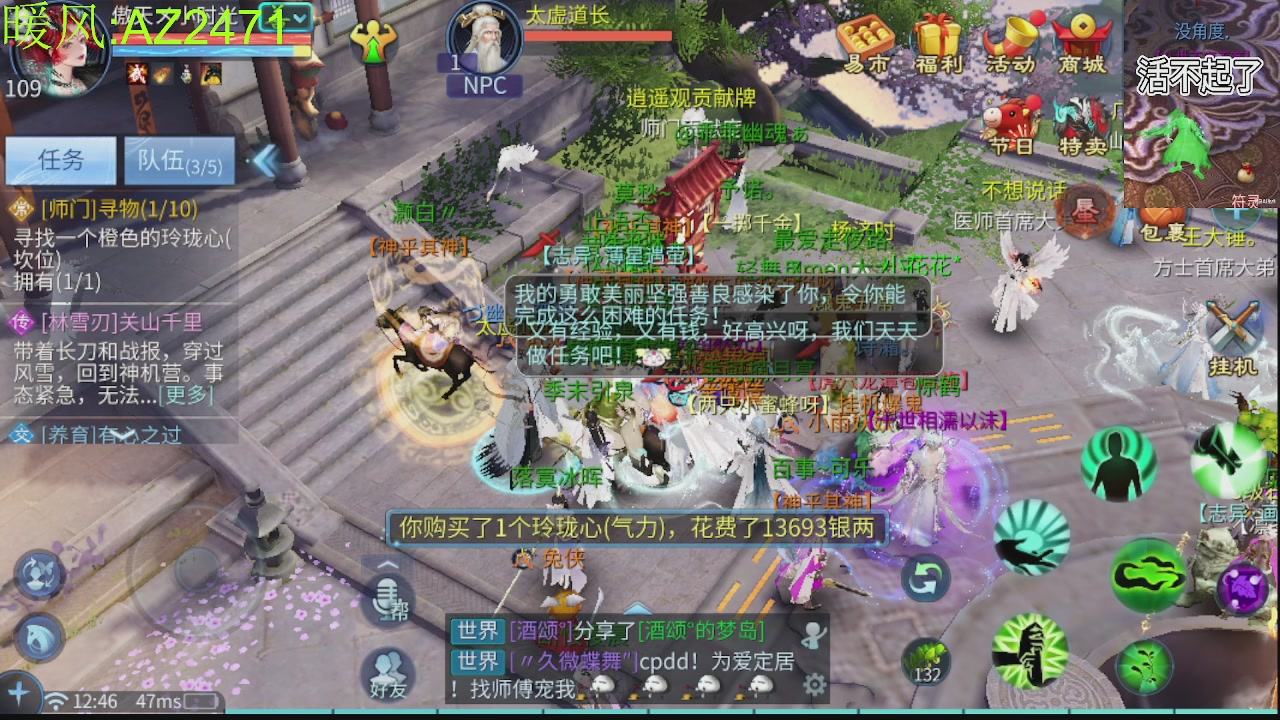Viewport: 1280px width, 720px height.
Task: Expand the chat window via the blue arrow
Action: point(638,608)
